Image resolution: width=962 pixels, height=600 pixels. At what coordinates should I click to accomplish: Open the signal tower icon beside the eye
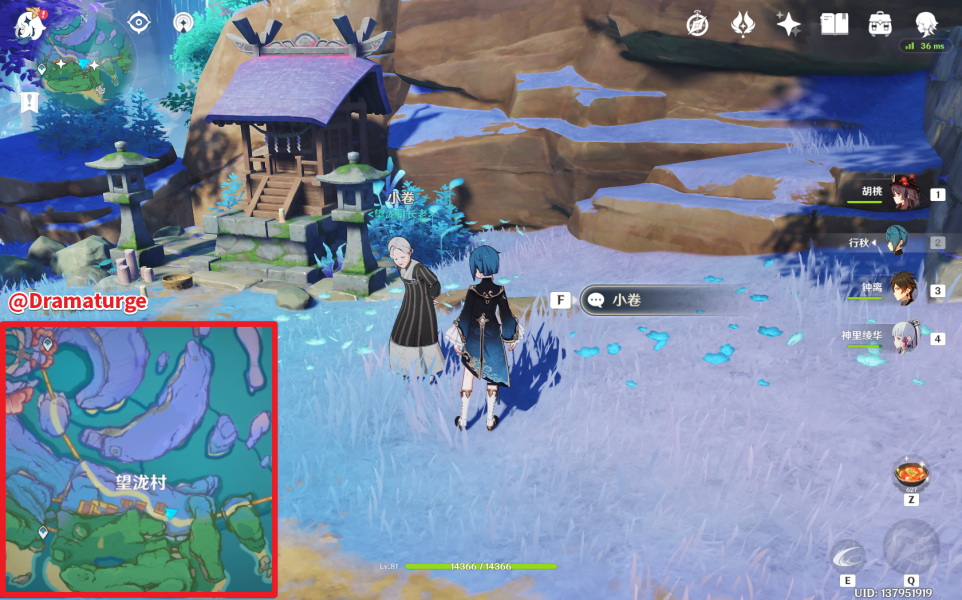point(183,21)
